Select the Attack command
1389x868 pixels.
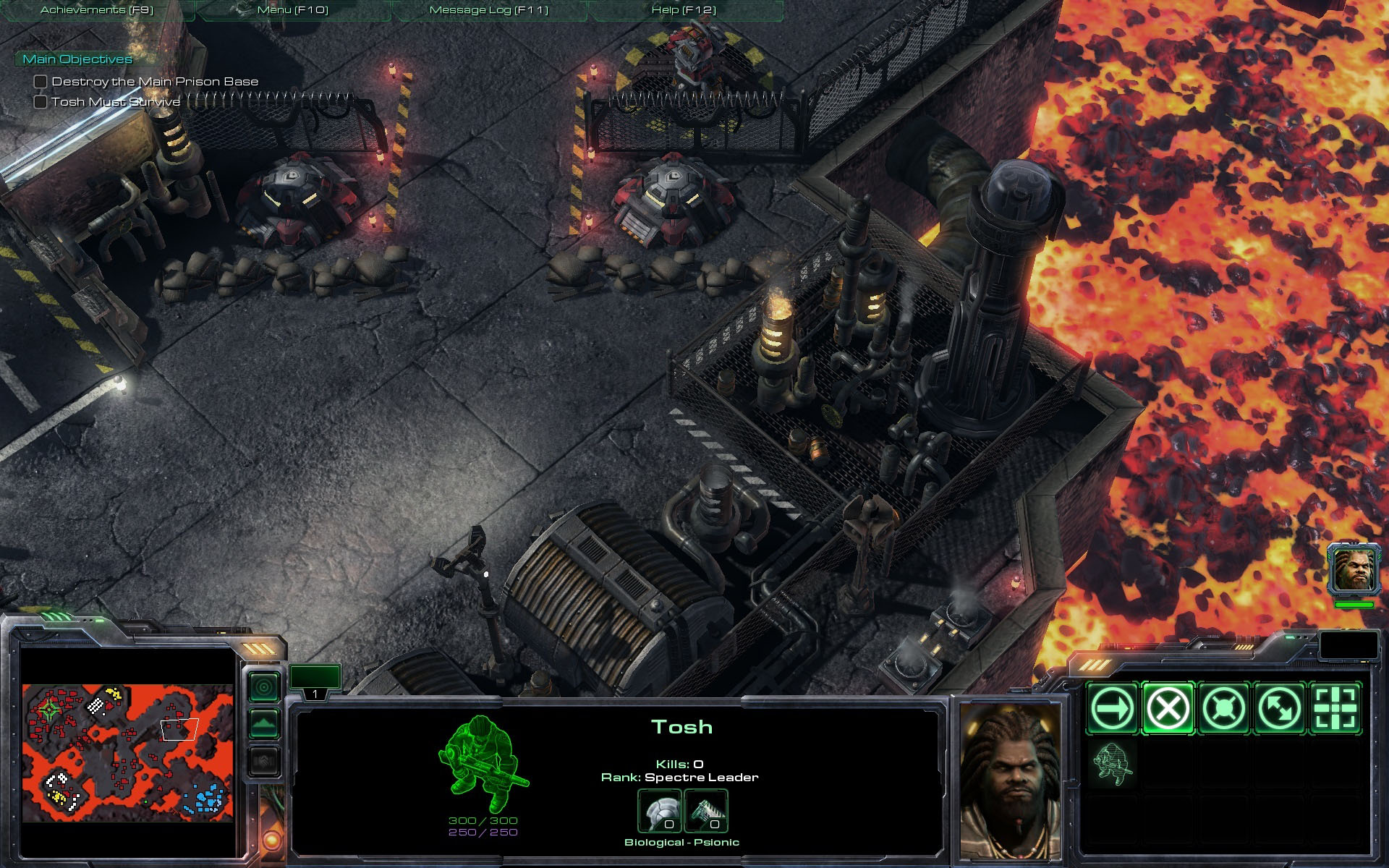[x=1335, y=708]
